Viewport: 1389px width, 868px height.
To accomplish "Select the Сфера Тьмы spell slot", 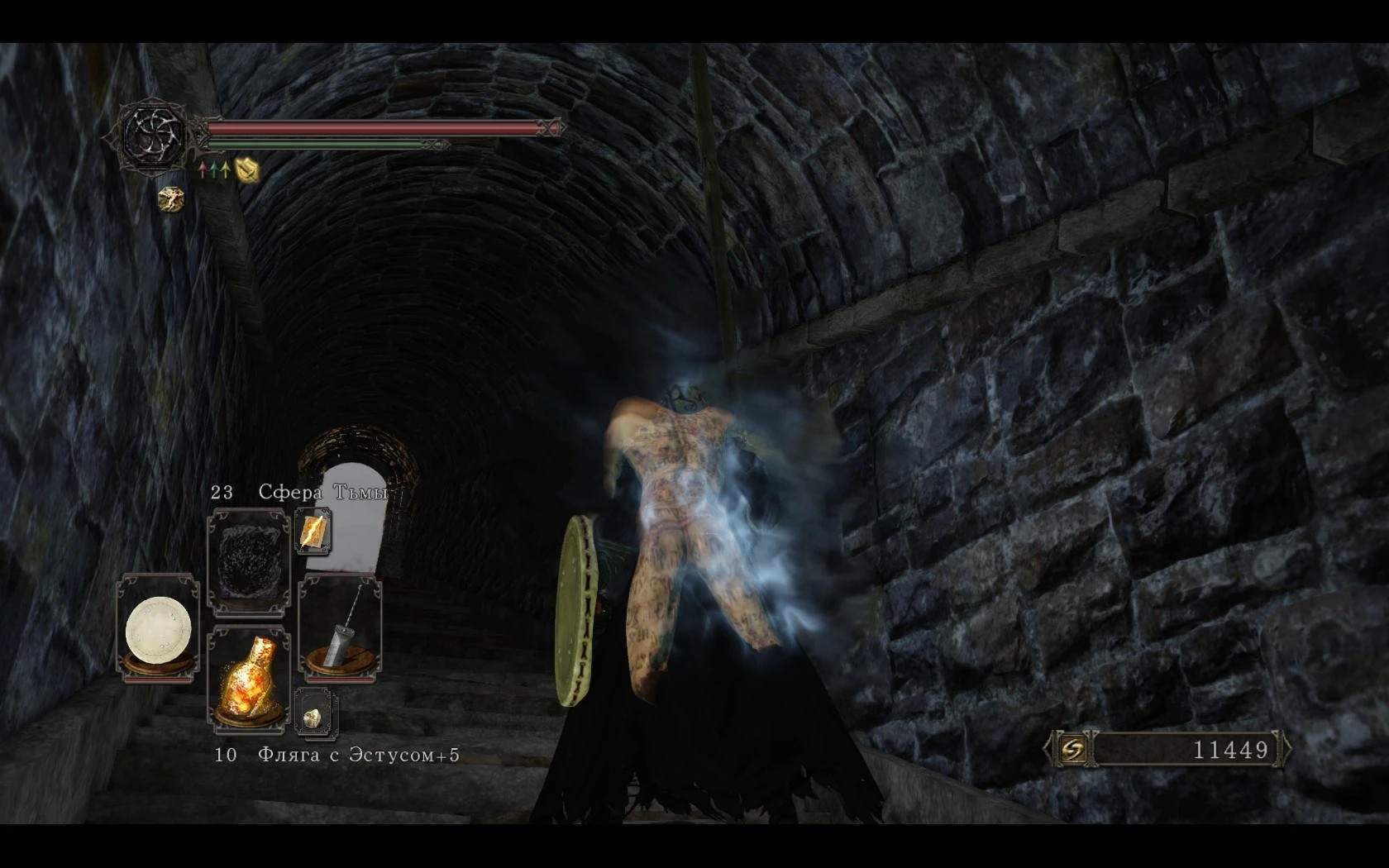I will [x=248, y=564].
